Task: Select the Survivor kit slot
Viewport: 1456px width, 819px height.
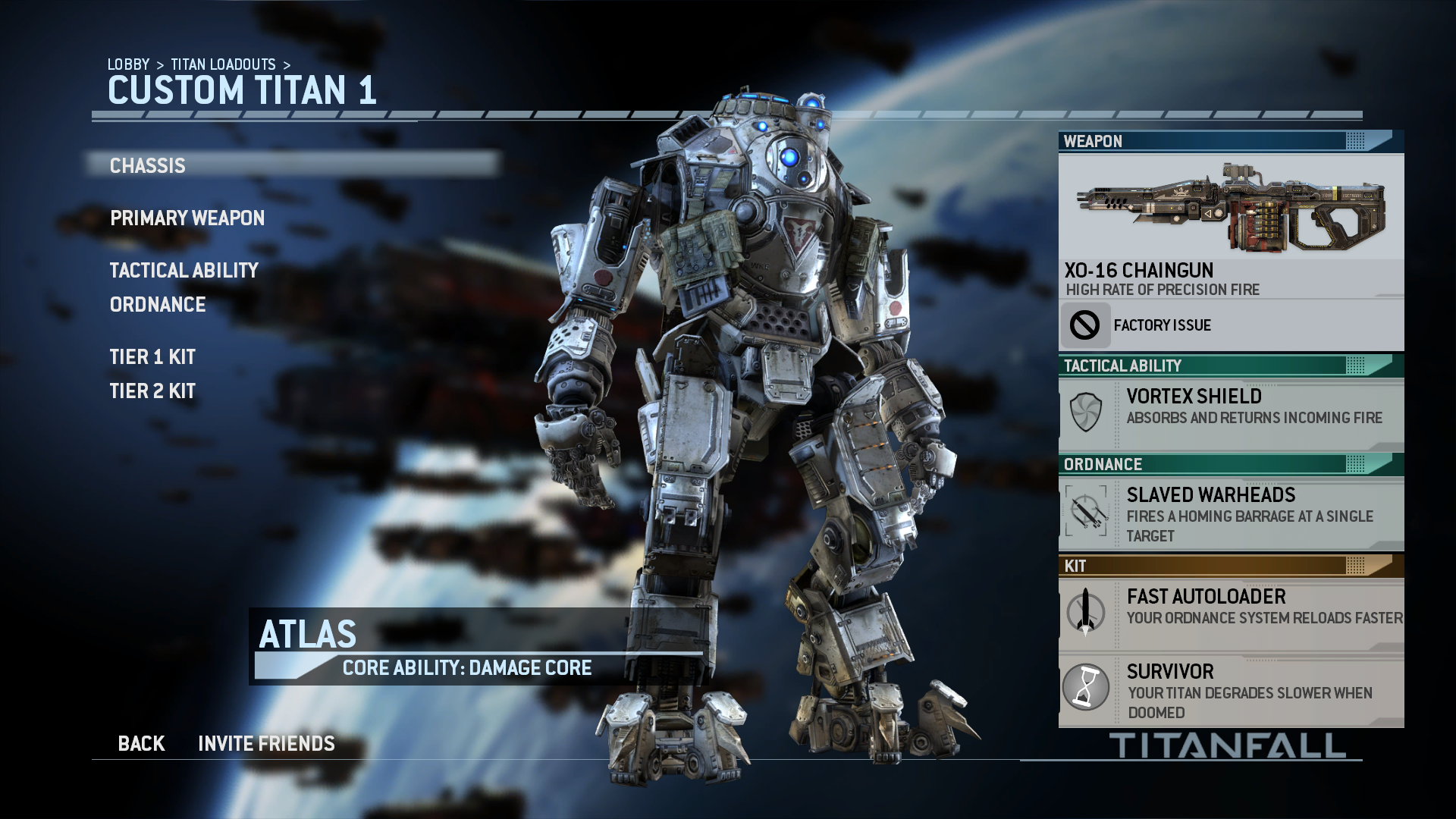Action: [x=1230, y=691]
